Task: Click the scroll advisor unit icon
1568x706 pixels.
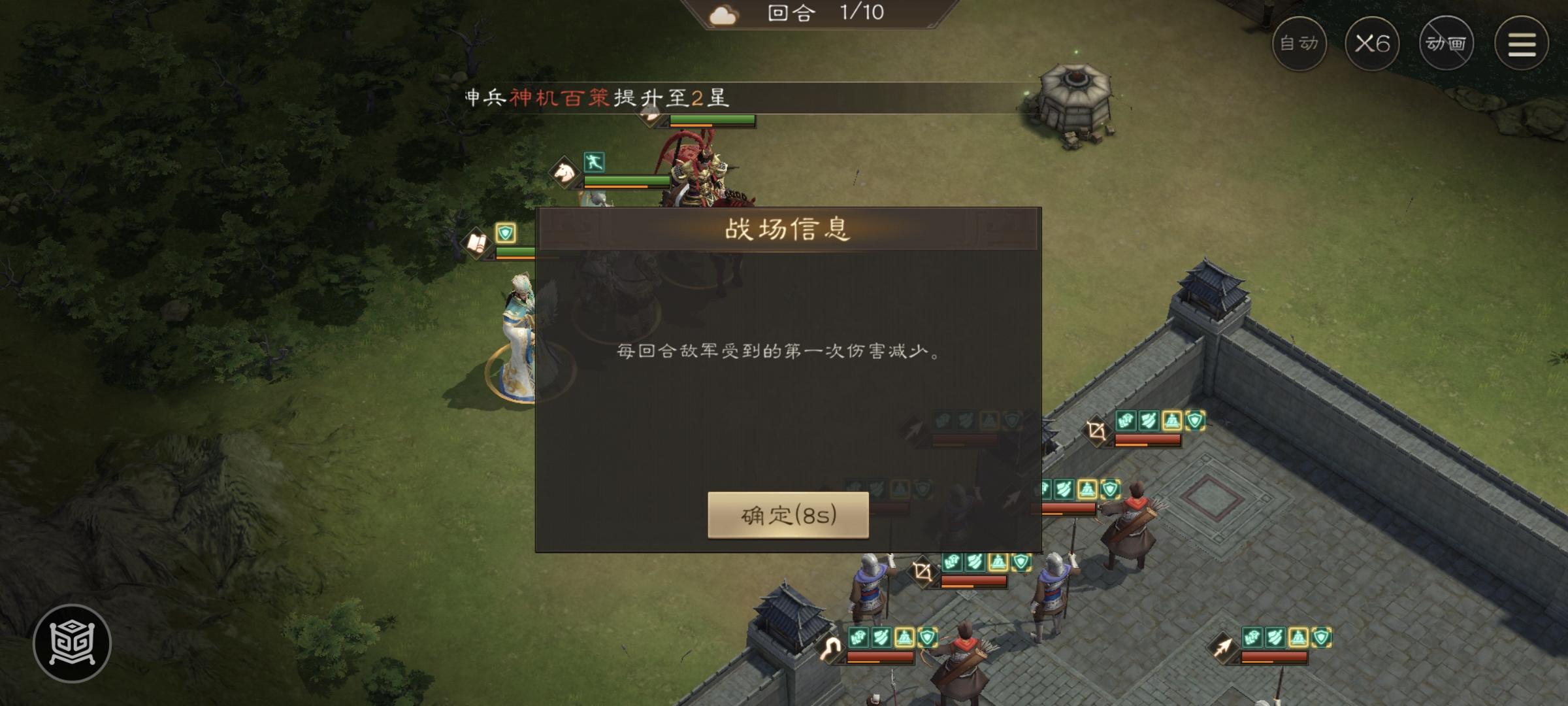Action: pos(476,243)
